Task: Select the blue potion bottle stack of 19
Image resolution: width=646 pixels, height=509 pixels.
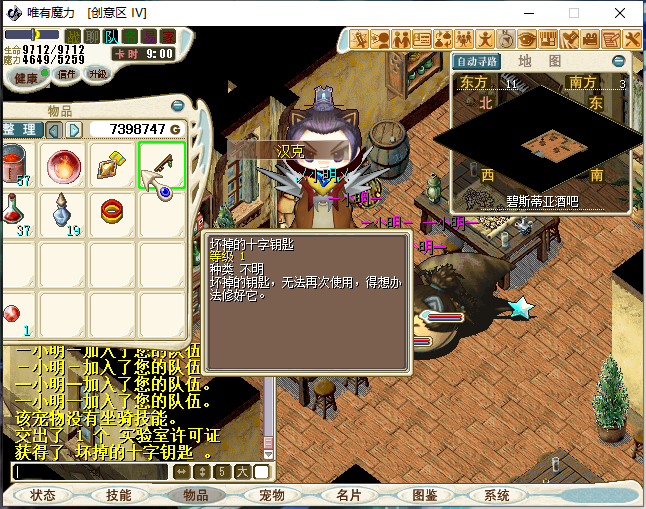Action: (x=65, y=212)
